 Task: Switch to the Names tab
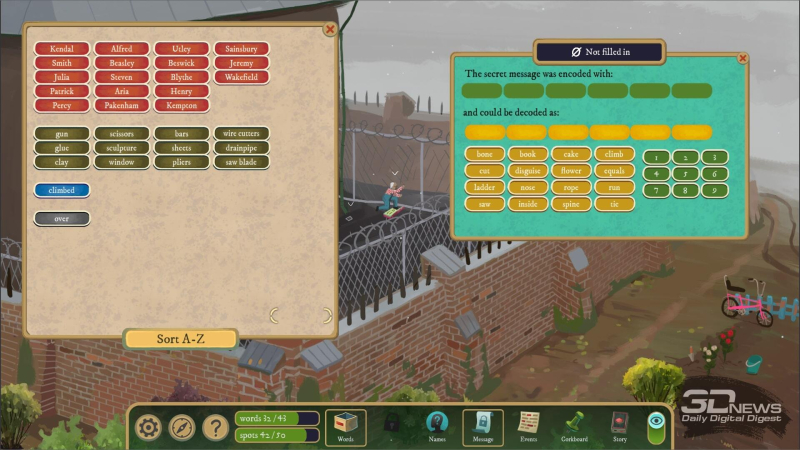(x=436, y=427)
